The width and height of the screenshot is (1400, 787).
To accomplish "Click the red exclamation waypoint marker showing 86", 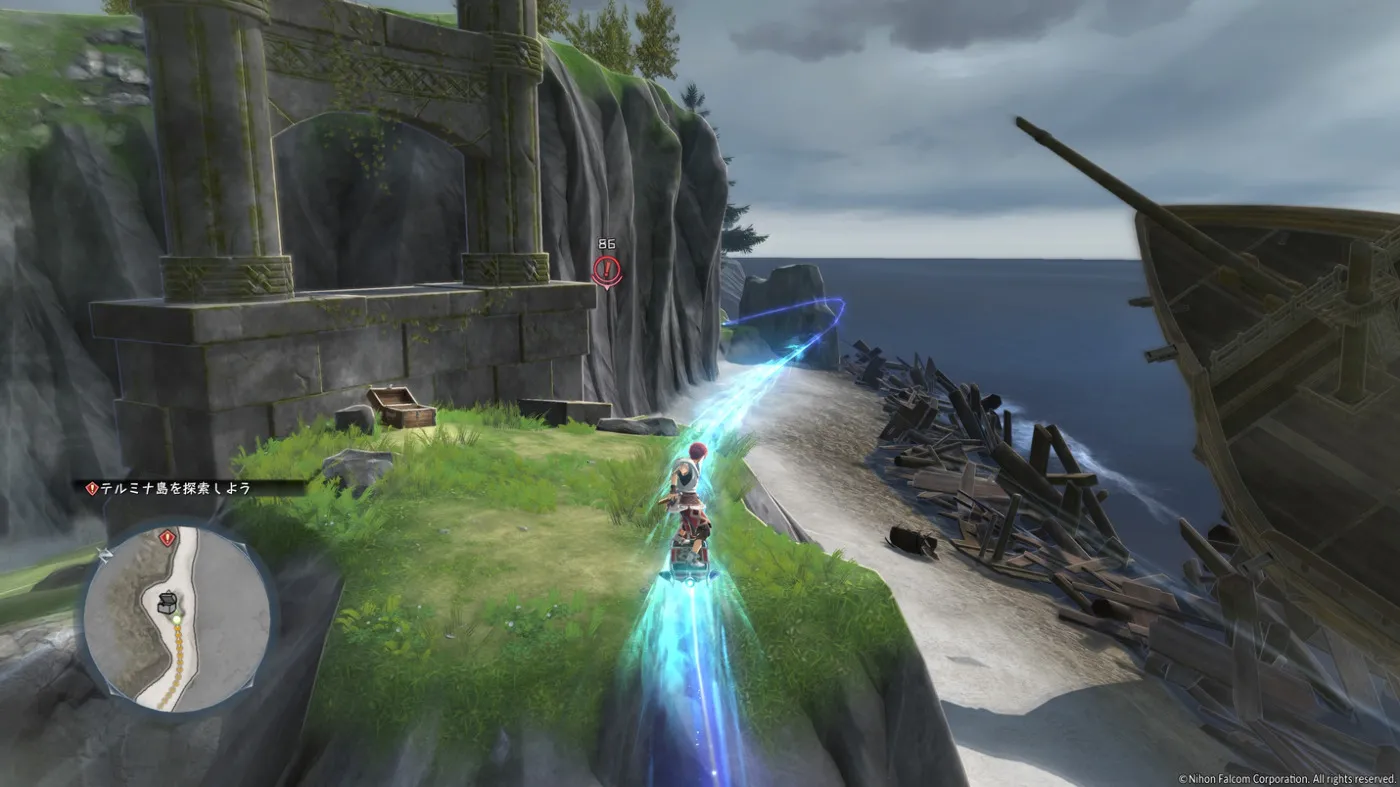I will [x=606, y=269].
